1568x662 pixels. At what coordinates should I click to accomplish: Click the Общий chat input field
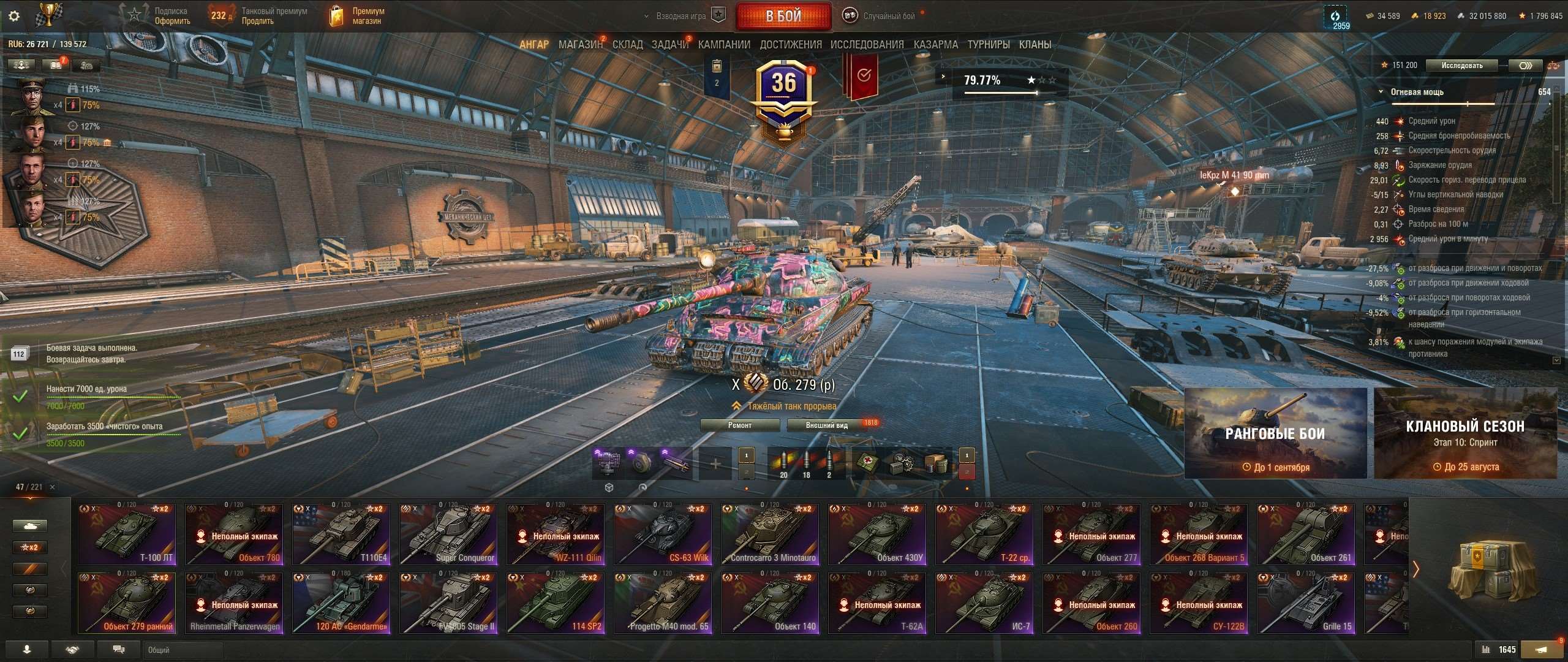[429, 650]
